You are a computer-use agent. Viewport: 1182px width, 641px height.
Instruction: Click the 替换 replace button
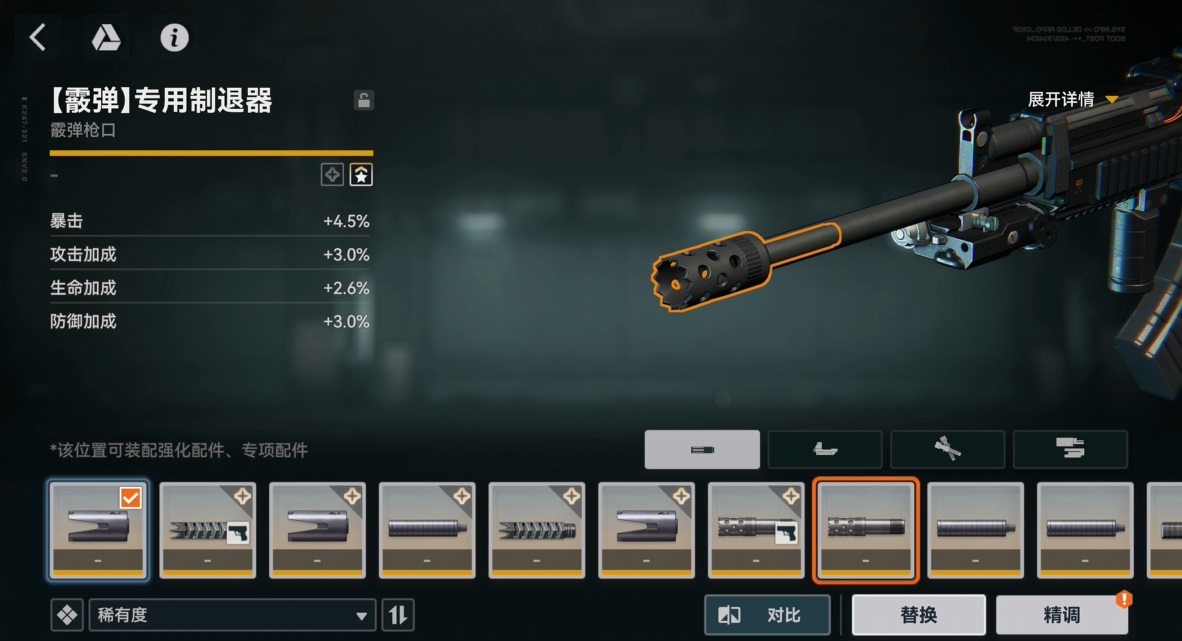click(918, 615)
